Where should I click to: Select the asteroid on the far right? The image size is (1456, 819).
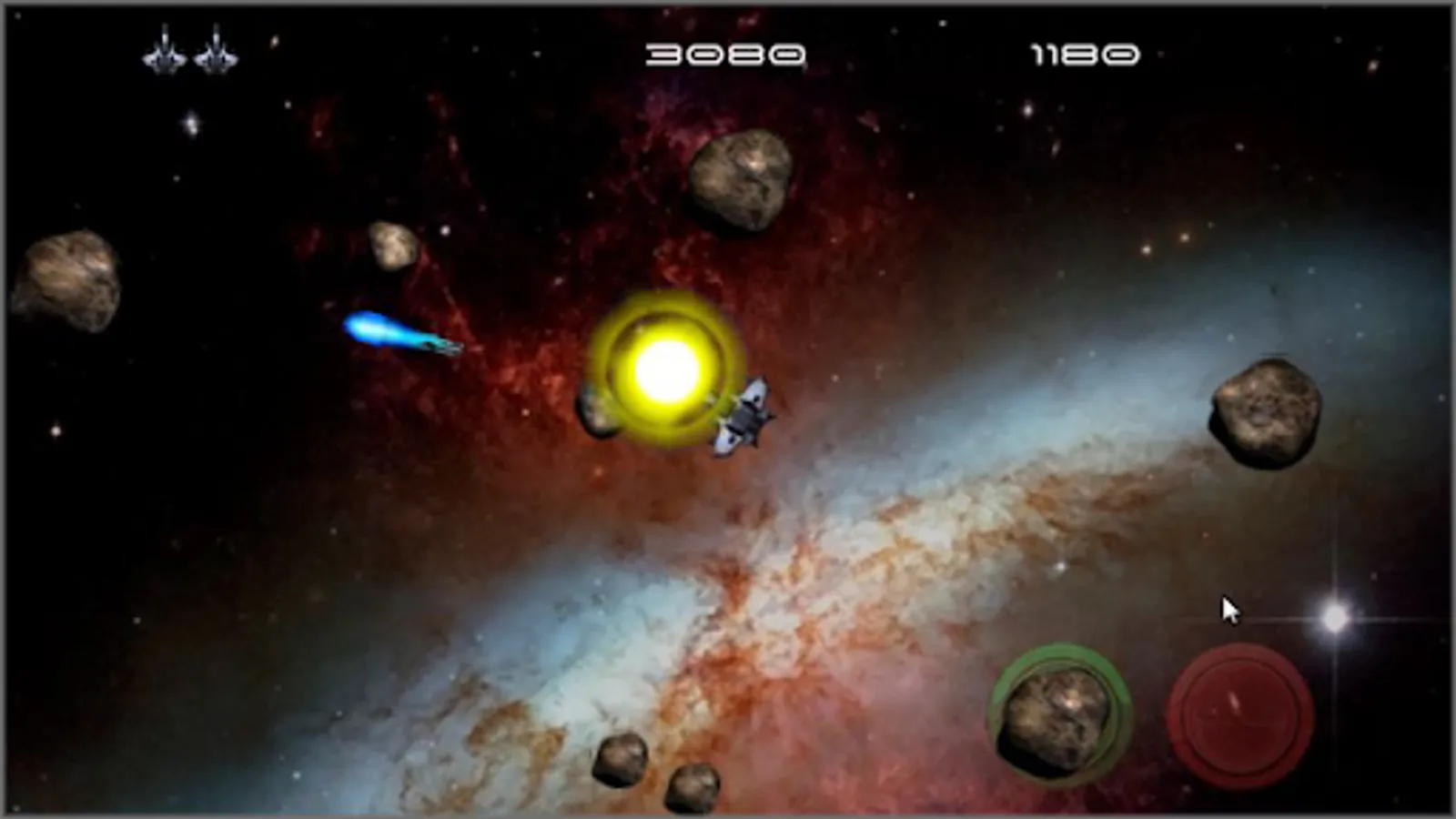[1268, 409]
